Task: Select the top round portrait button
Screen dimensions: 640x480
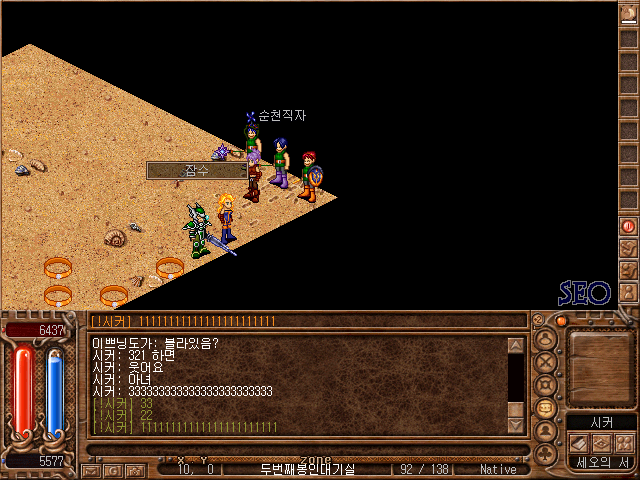Action: (x=546, y=338)
